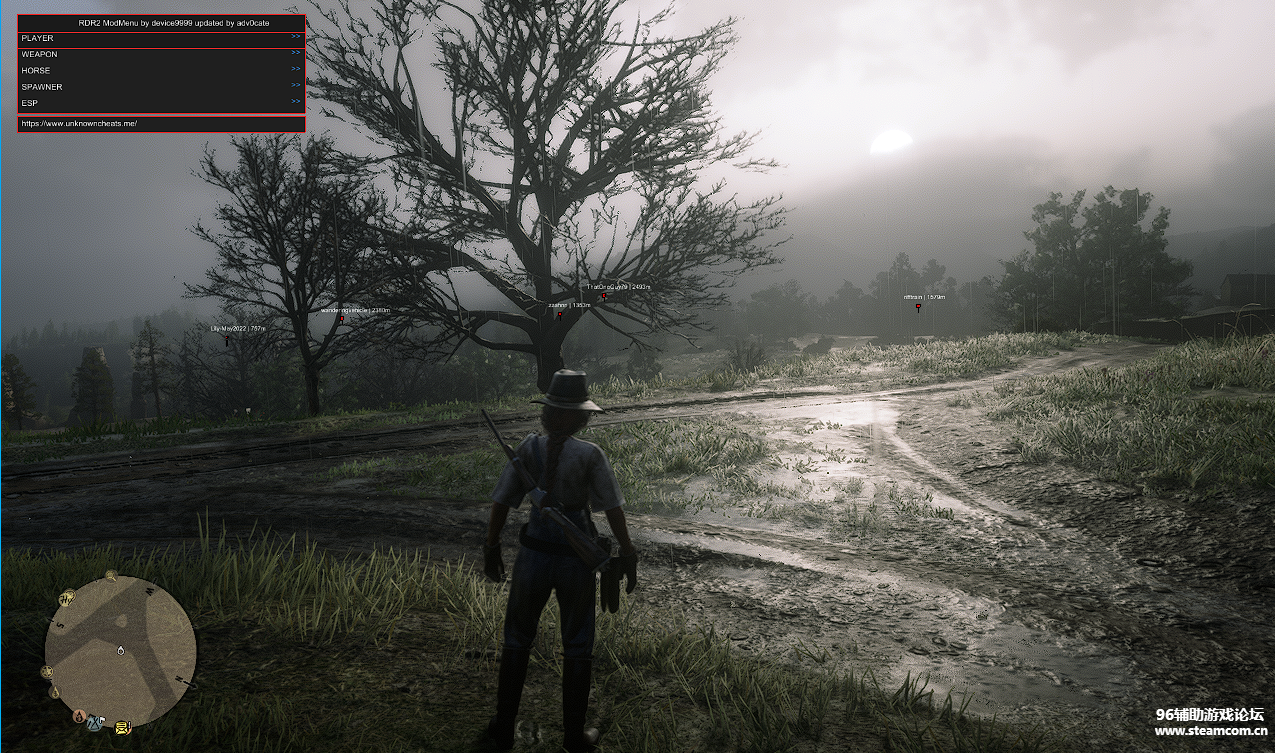This screenshot has height=753, width=1275.
Task: Click the blue camp tent minimap icon
Action: click(96, 722)
